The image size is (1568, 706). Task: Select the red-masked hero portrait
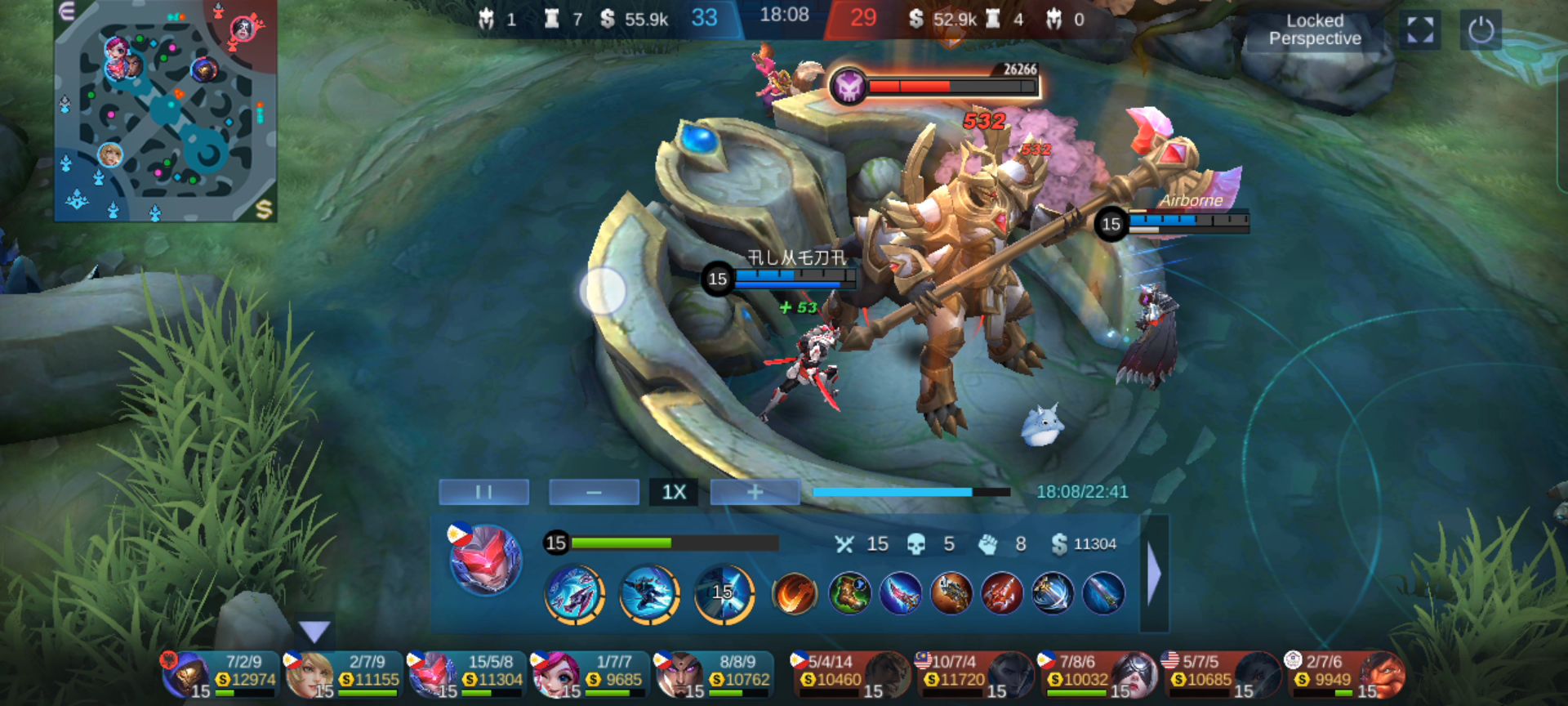click(485, 561)
